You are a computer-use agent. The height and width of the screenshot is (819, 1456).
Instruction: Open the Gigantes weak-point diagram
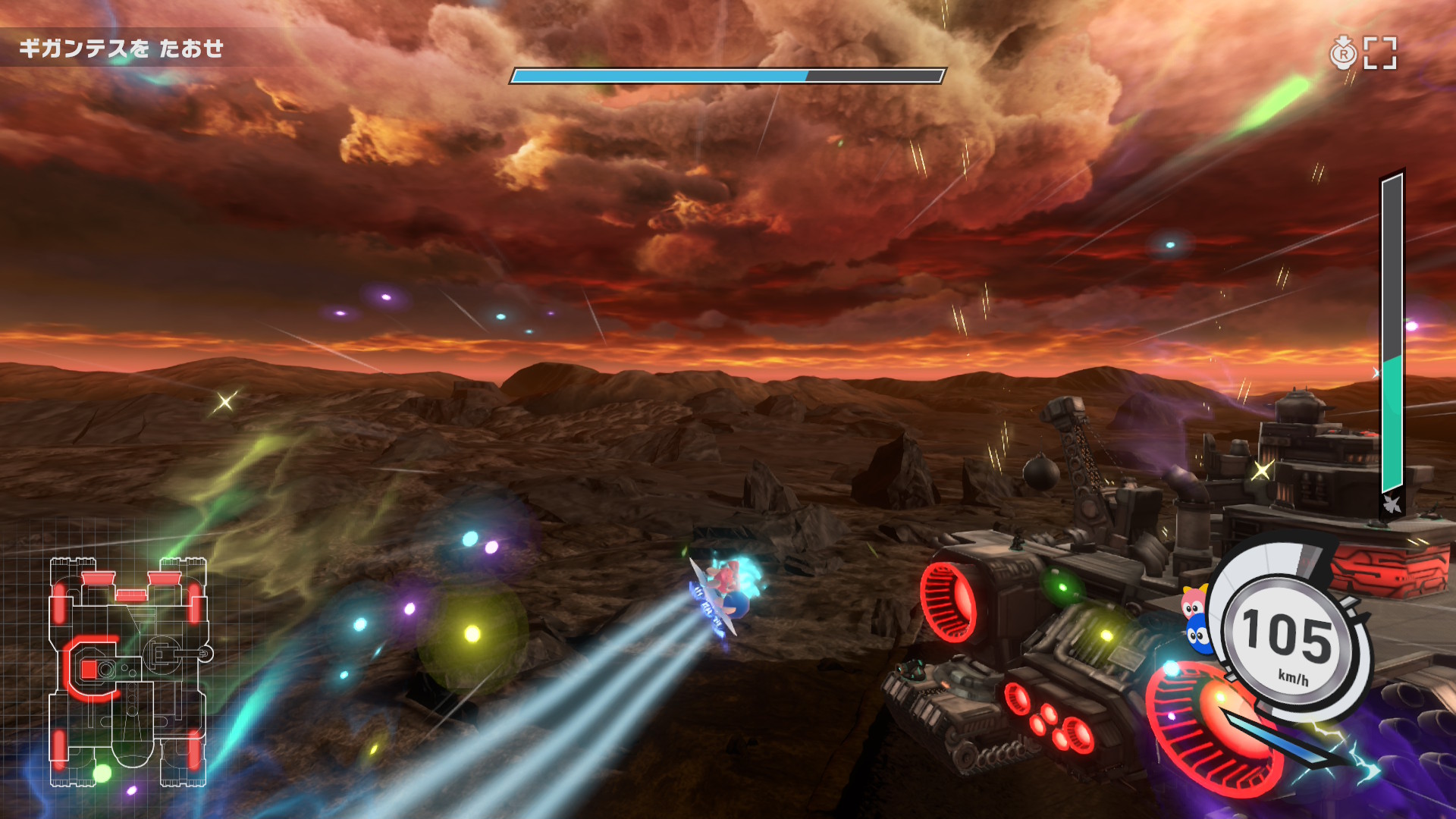[x=127, y=672]
